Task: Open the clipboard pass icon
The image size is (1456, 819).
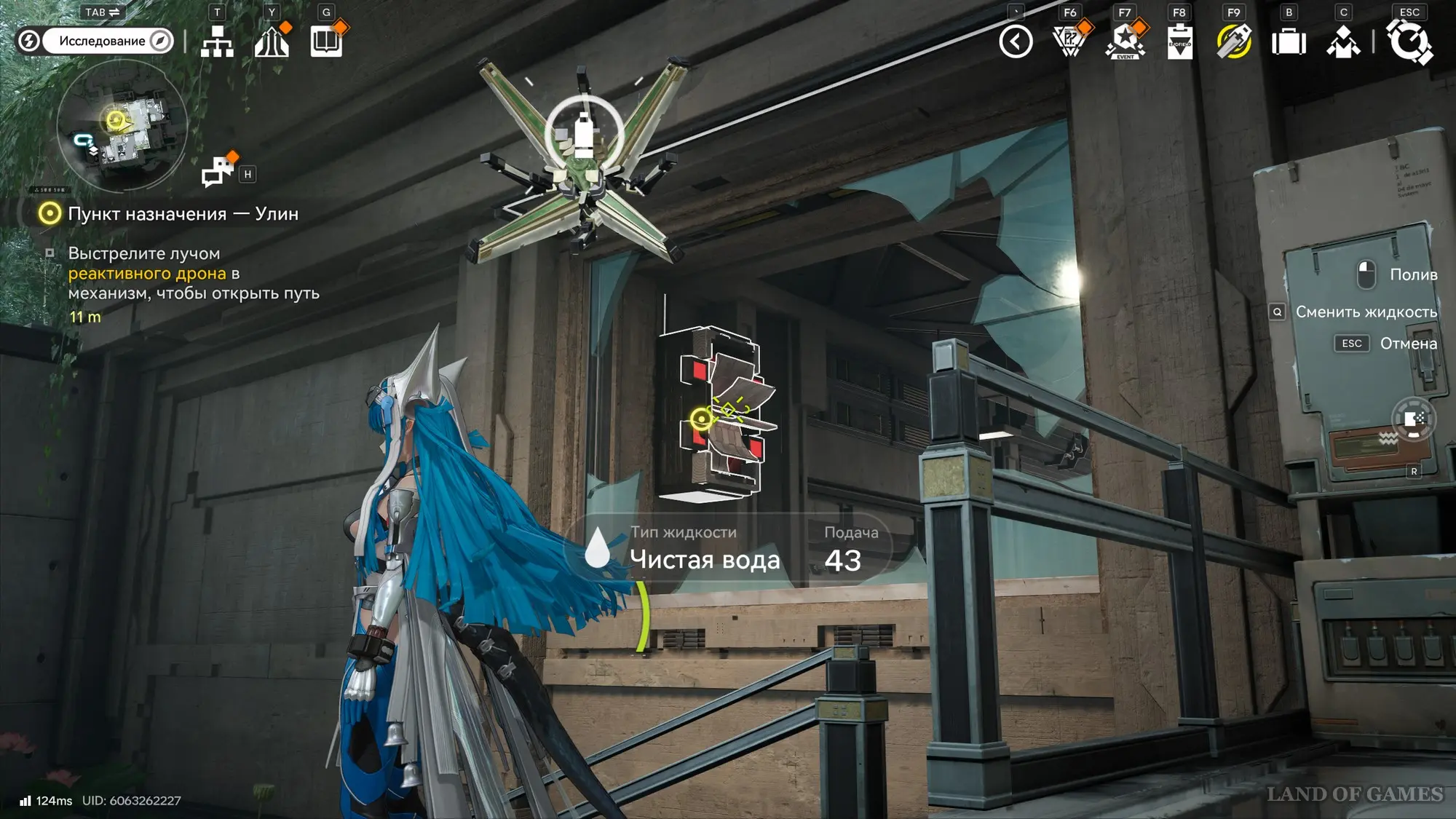Action: tap(1179, 41)
